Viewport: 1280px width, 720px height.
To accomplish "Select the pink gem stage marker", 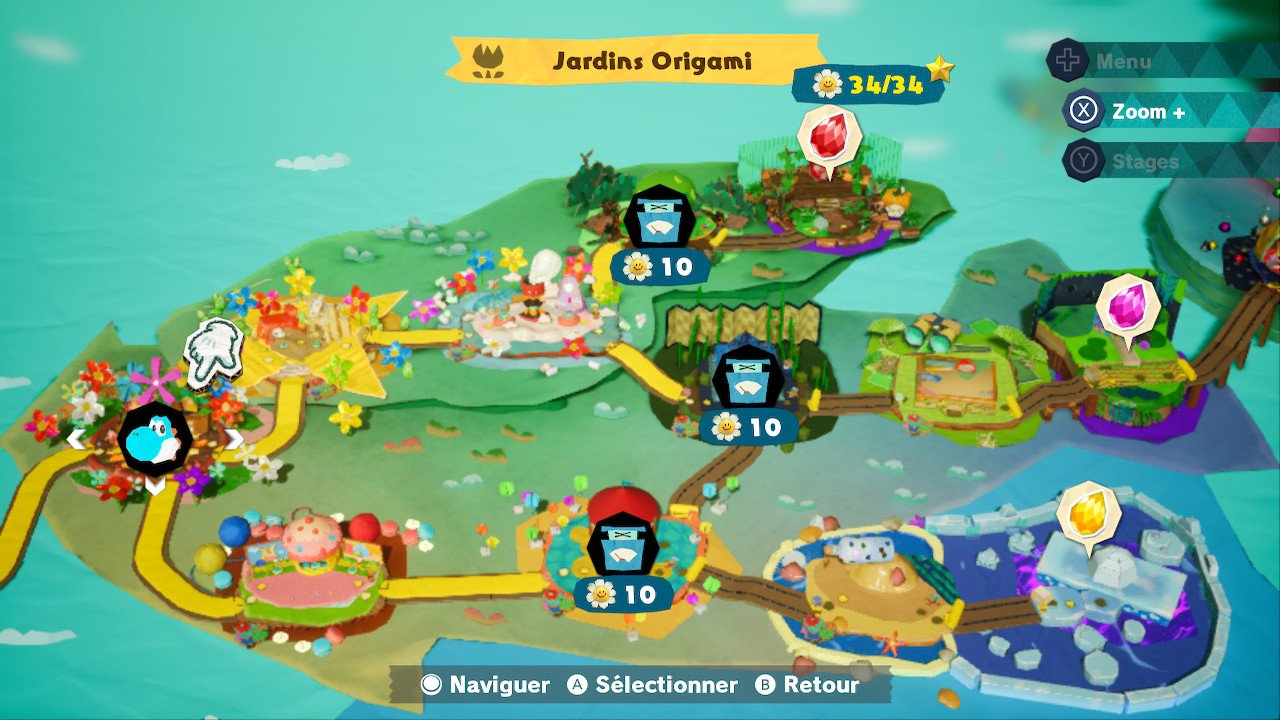I will pyautogui.click(x=1128, y=305).
